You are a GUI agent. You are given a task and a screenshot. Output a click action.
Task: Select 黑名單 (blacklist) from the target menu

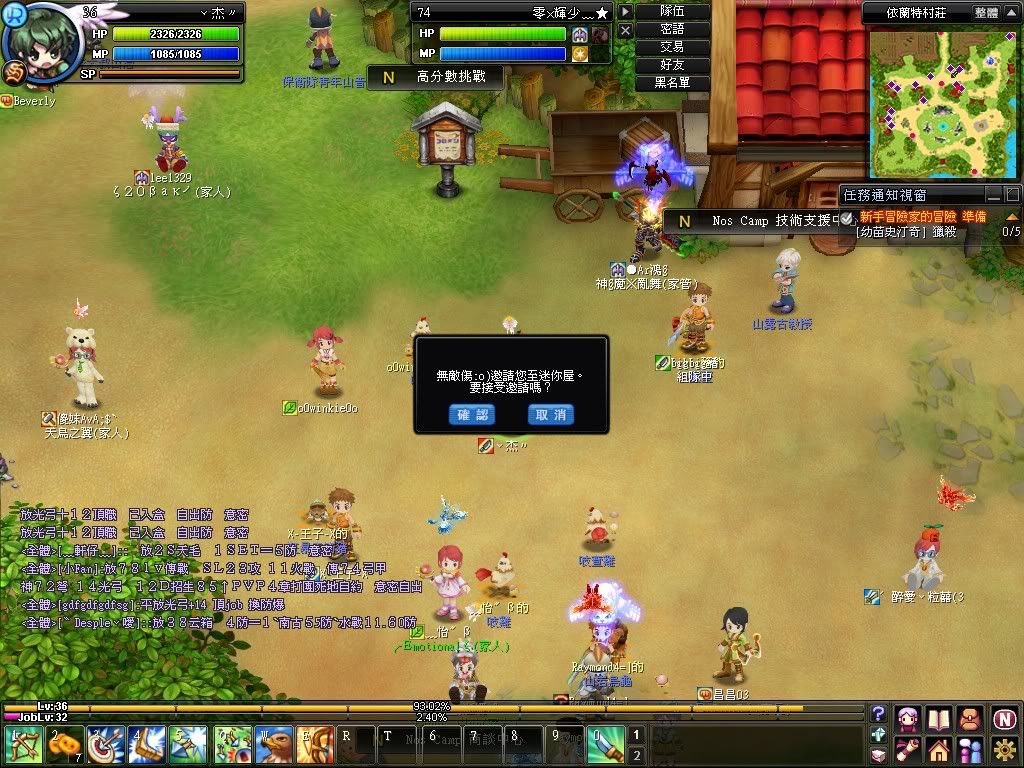tap(672, 83)
